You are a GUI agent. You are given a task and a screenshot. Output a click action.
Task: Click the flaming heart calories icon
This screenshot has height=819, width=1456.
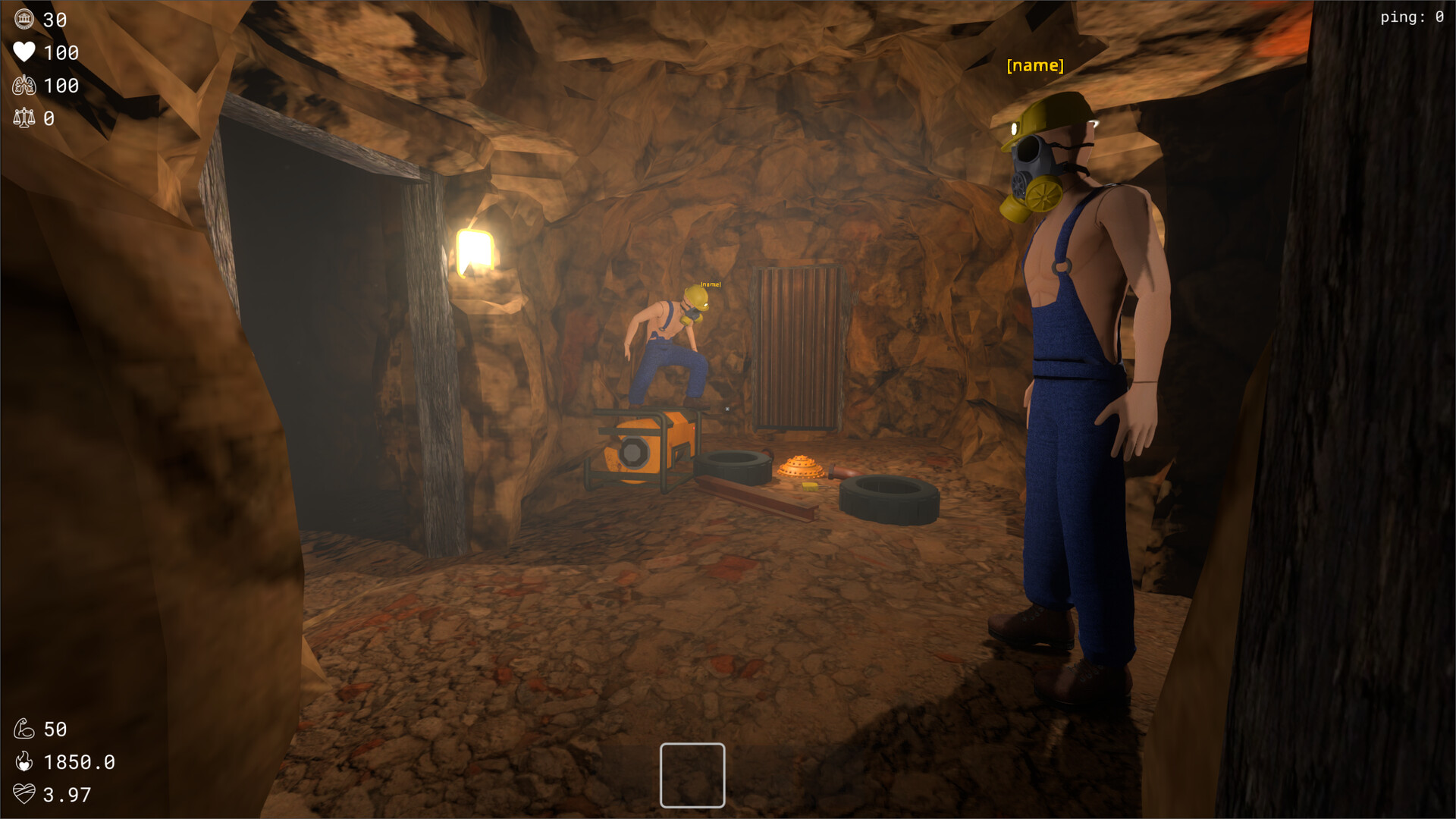point(25,762)
